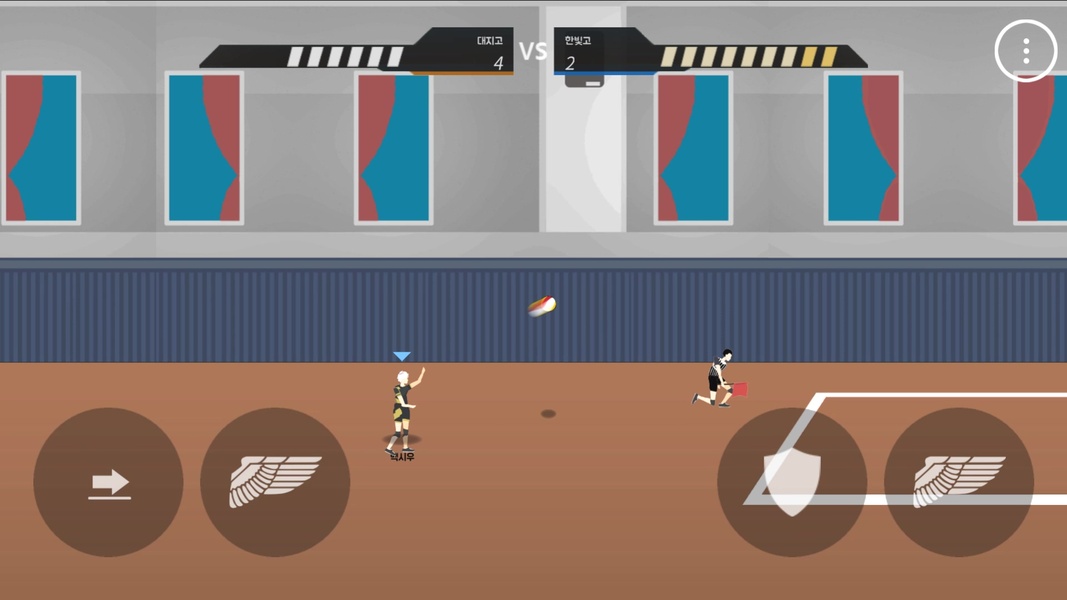The height and width of the screenshot is (600, 1067).
Task: Tap the wing button beside the arrow button
Action: tap(275, 482)
